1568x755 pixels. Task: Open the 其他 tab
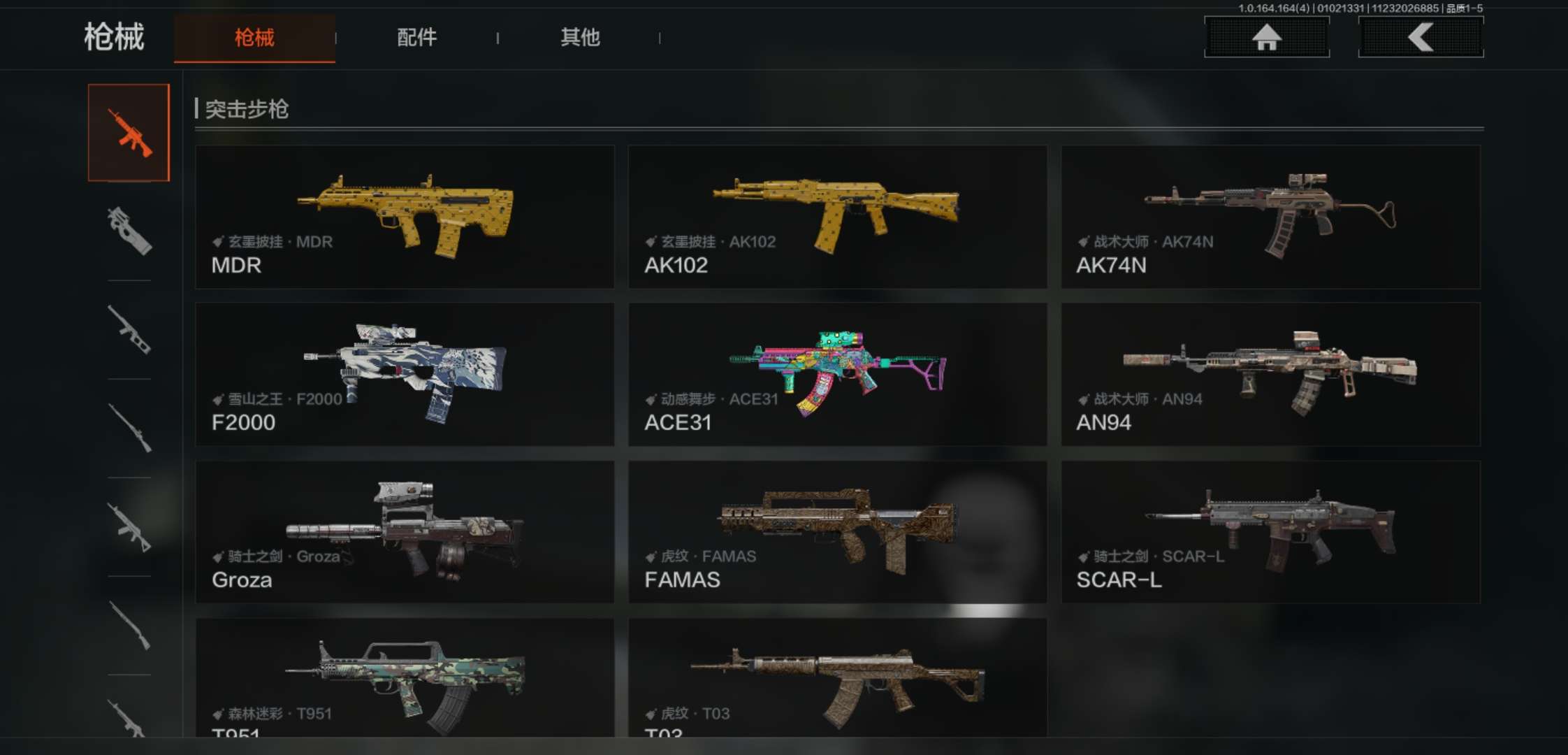click(x=580, y=38)
